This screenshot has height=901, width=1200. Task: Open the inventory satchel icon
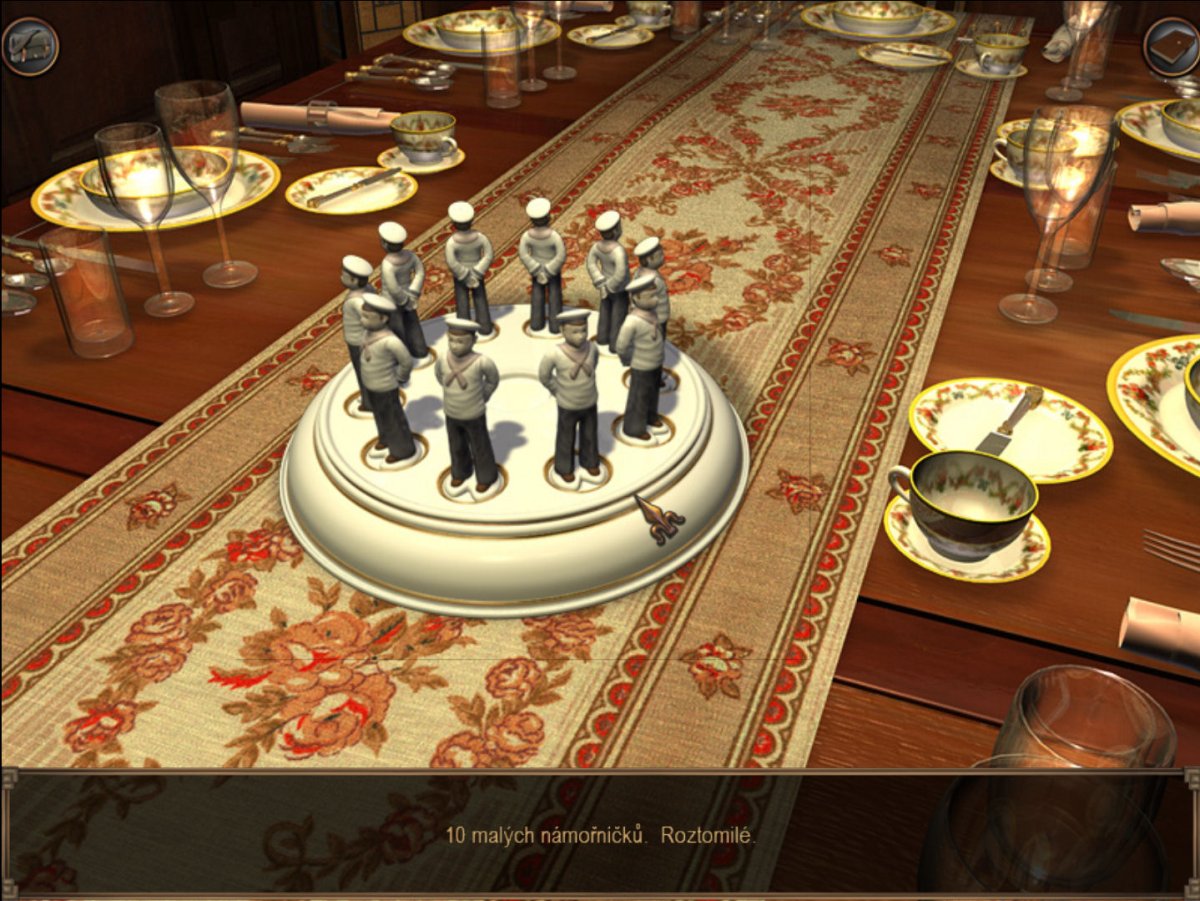coord(30,46)
